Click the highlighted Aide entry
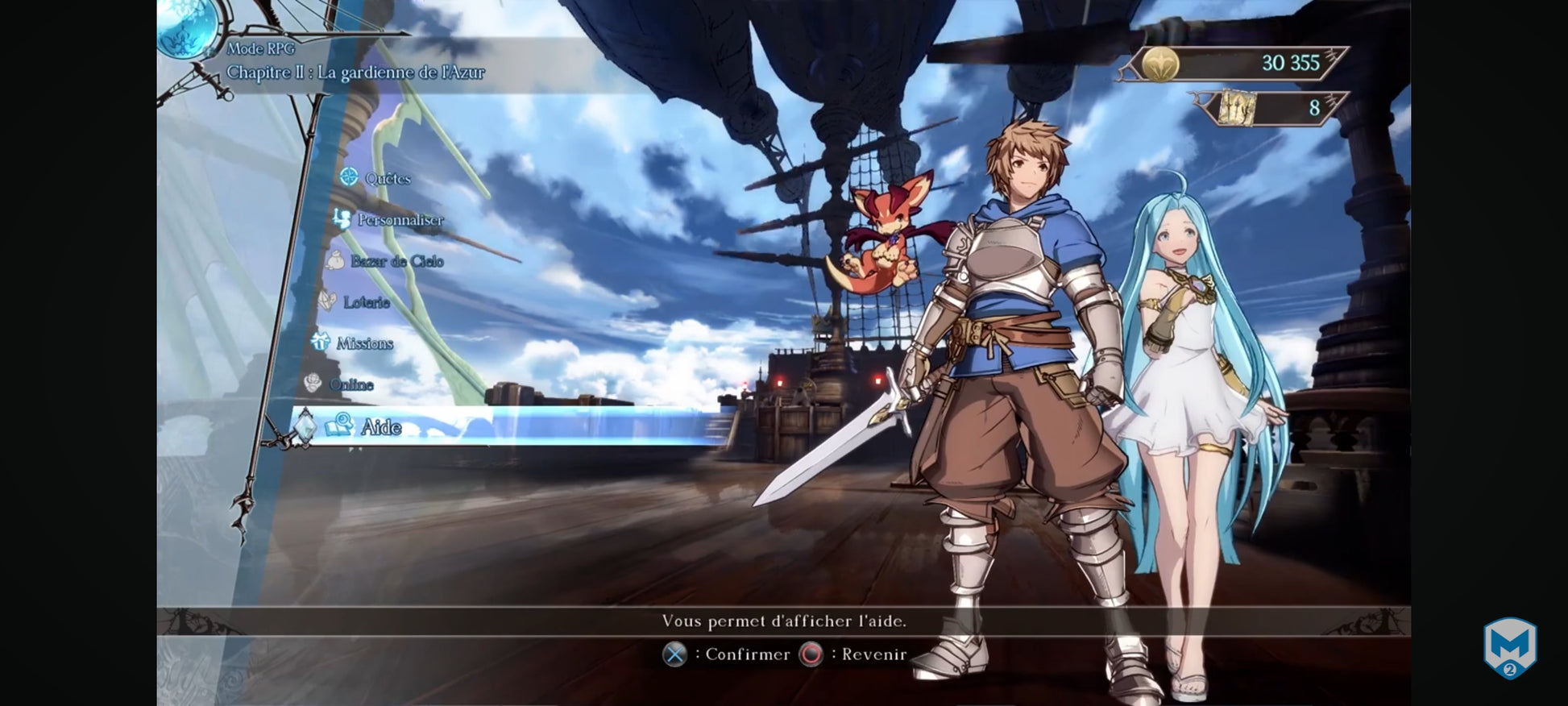 coord(380,426)
